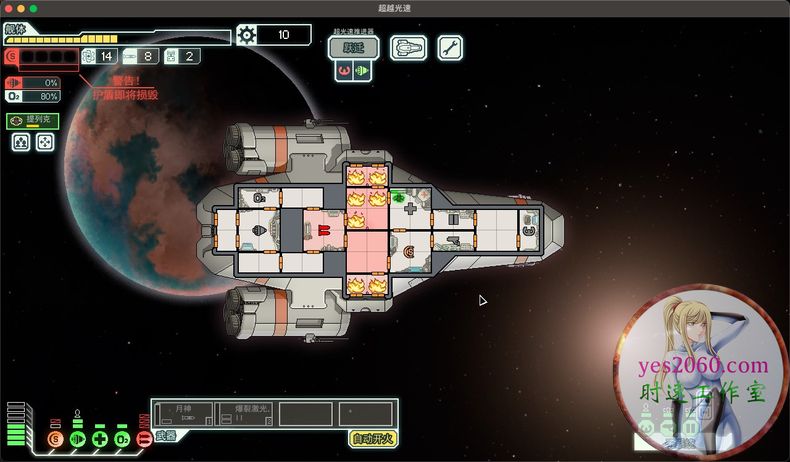This screenshot has width=790, height=462.
Task: Add power to the engines system
Action: pyautogui.click(x=77, y=438)
